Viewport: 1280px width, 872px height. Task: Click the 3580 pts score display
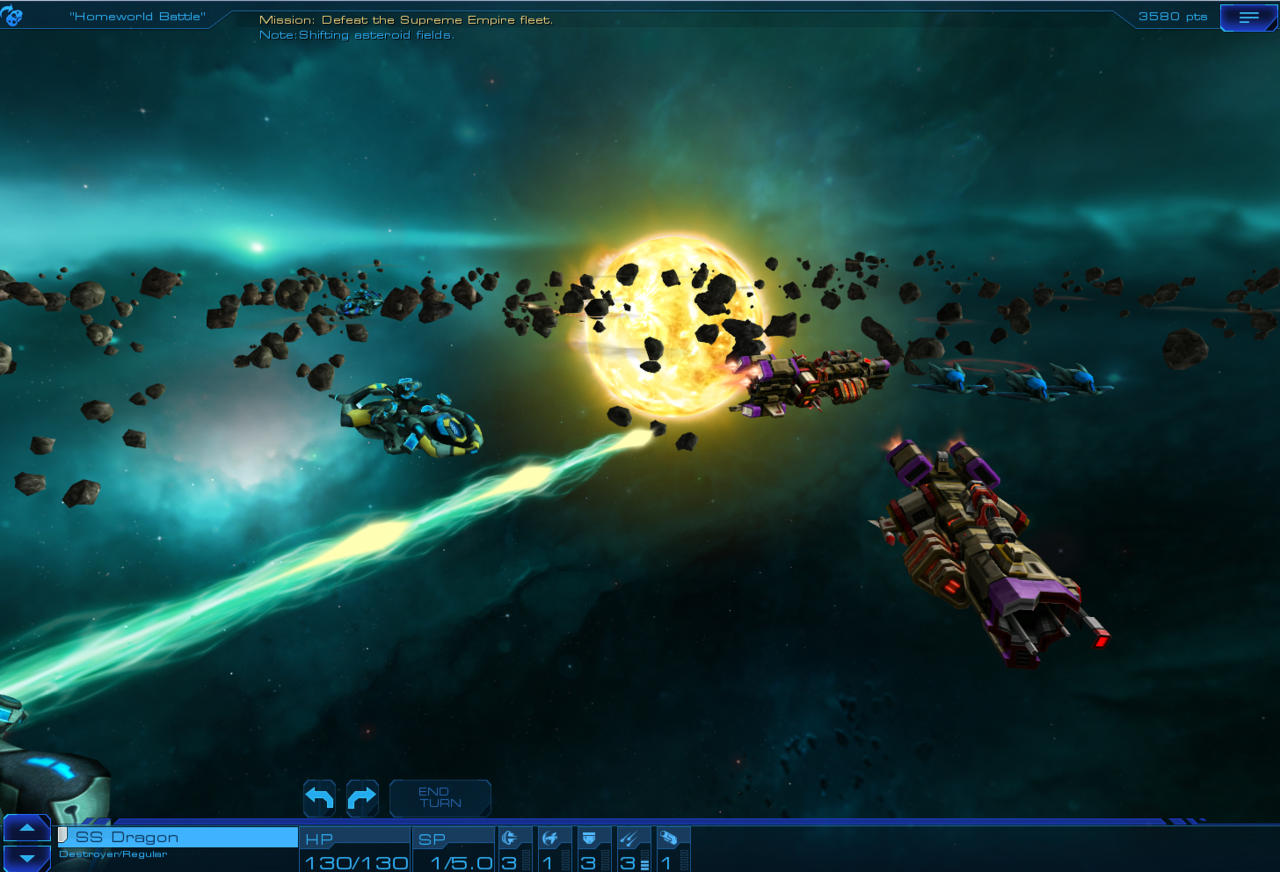pos(1170,16)
